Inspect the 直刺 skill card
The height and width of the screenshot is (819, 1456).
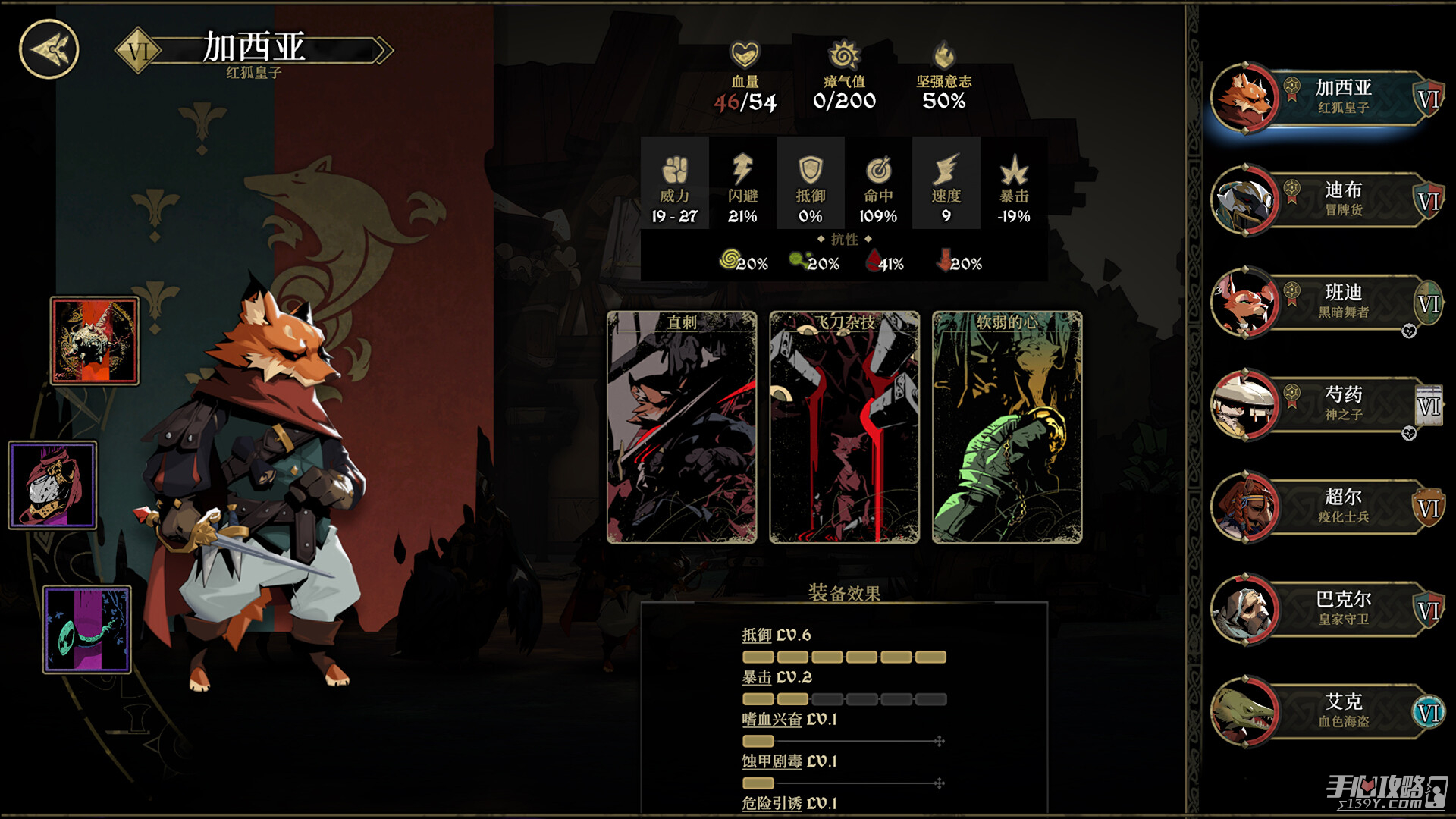coord(682,428)
